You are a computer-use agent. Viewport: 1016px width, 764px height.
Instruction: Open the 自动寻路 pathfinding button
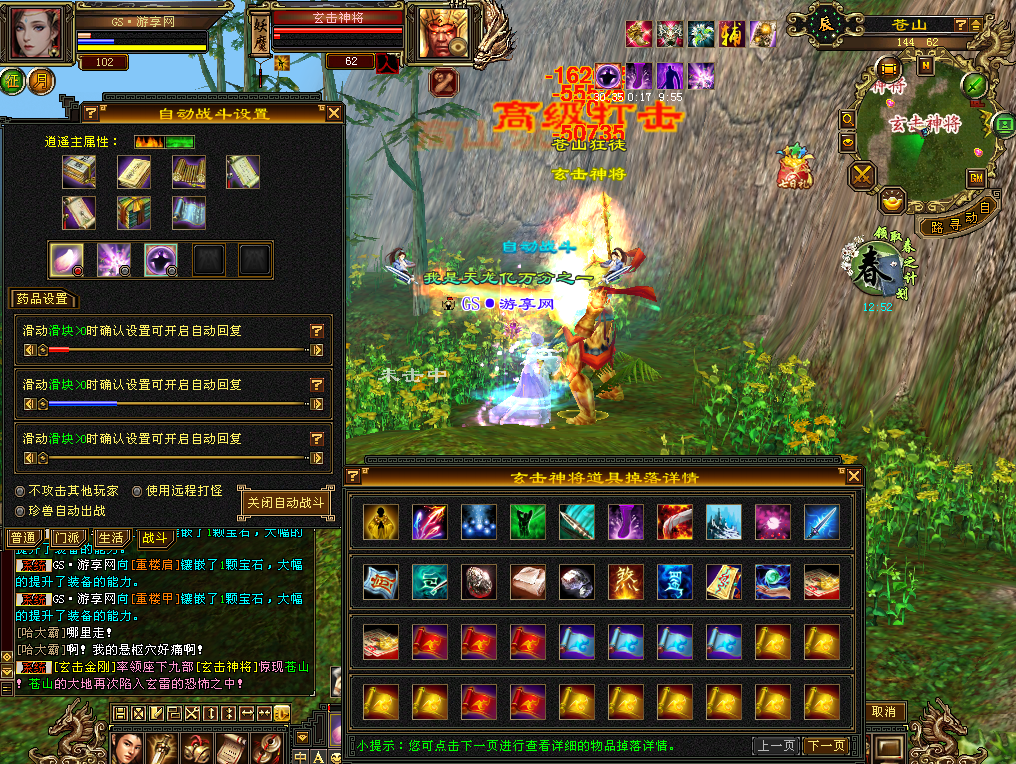(x=958, y=221)
